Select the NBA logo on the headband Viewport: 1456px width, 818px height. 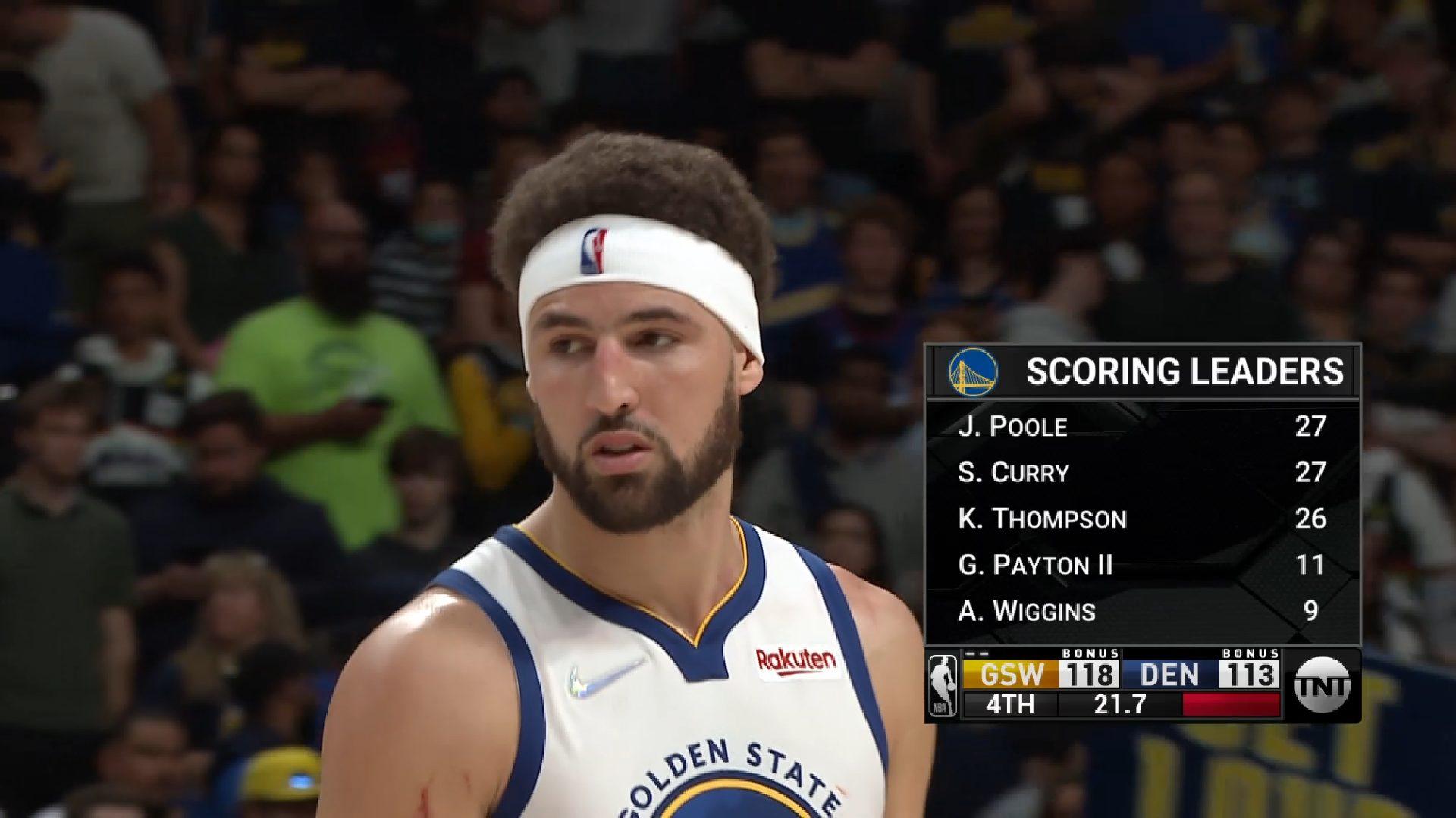pos(595,248)
